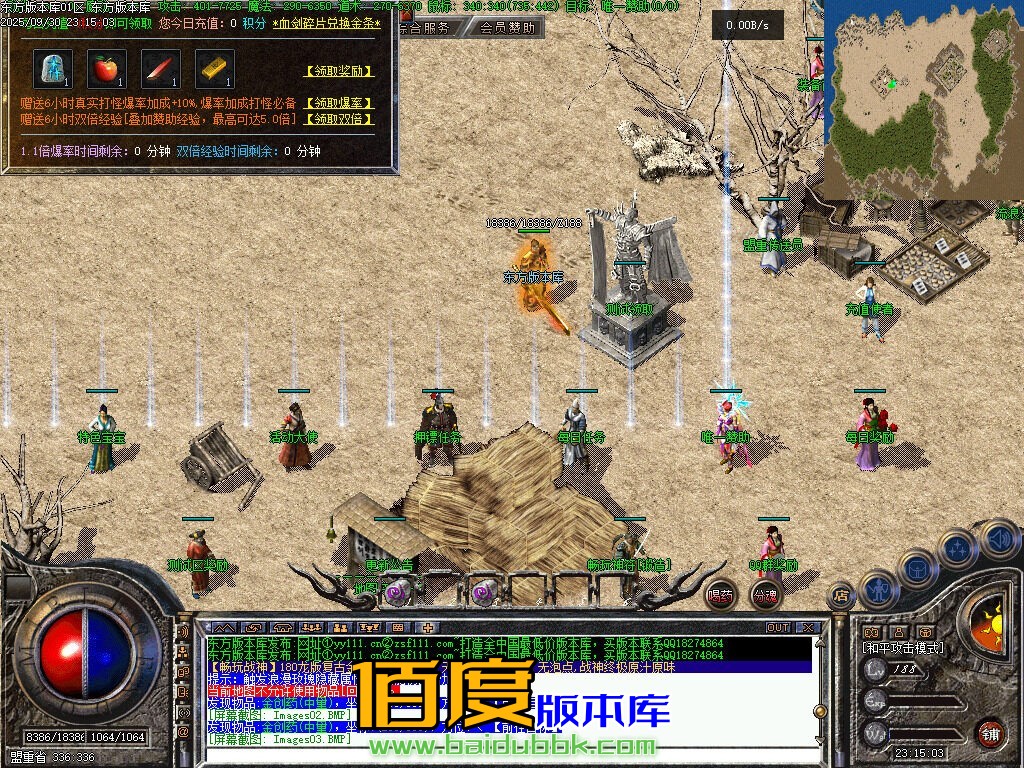Open the character equipment figure icon

click(x=877, y=587)
